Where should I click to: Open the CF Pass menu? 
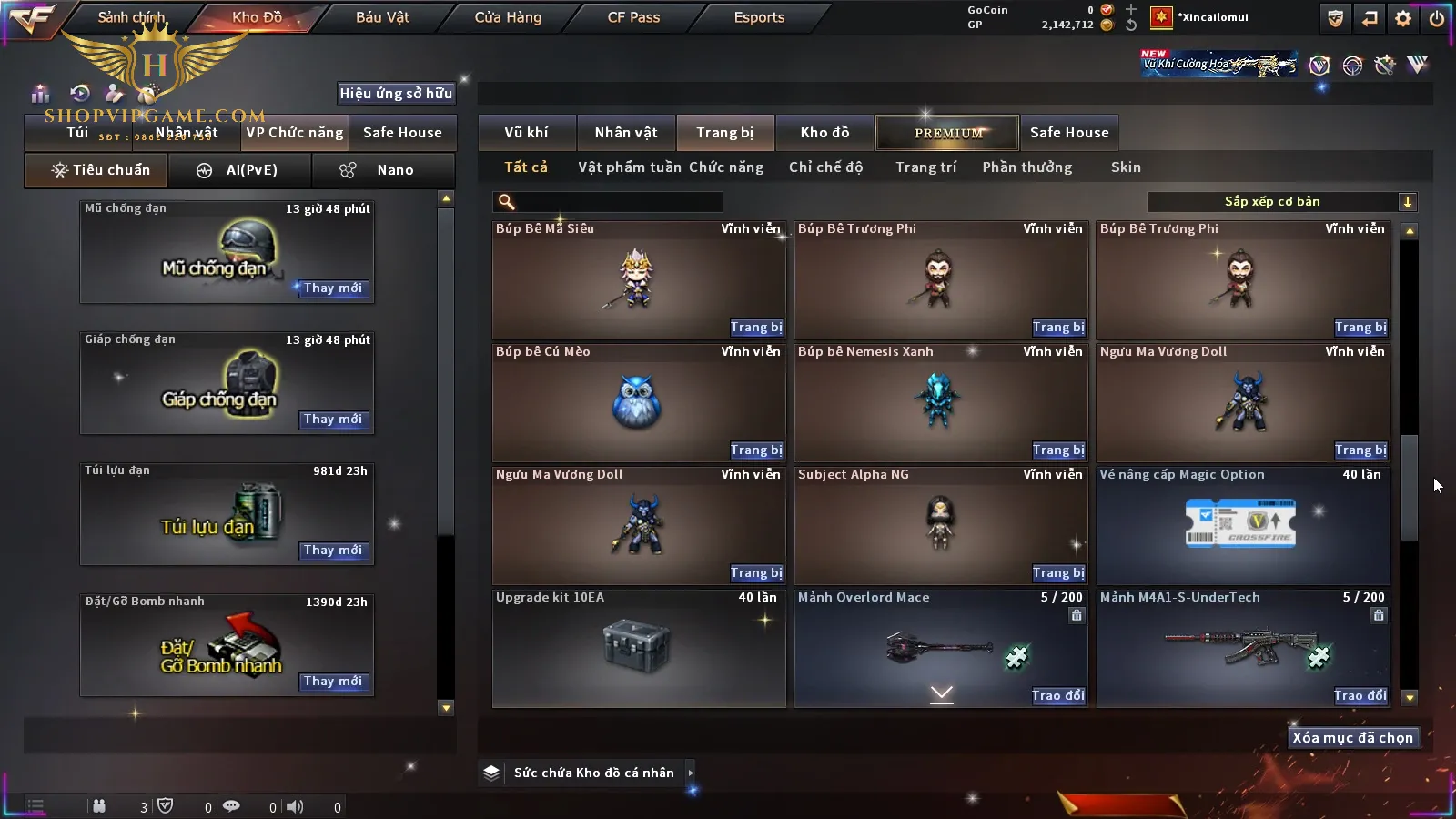633,17
